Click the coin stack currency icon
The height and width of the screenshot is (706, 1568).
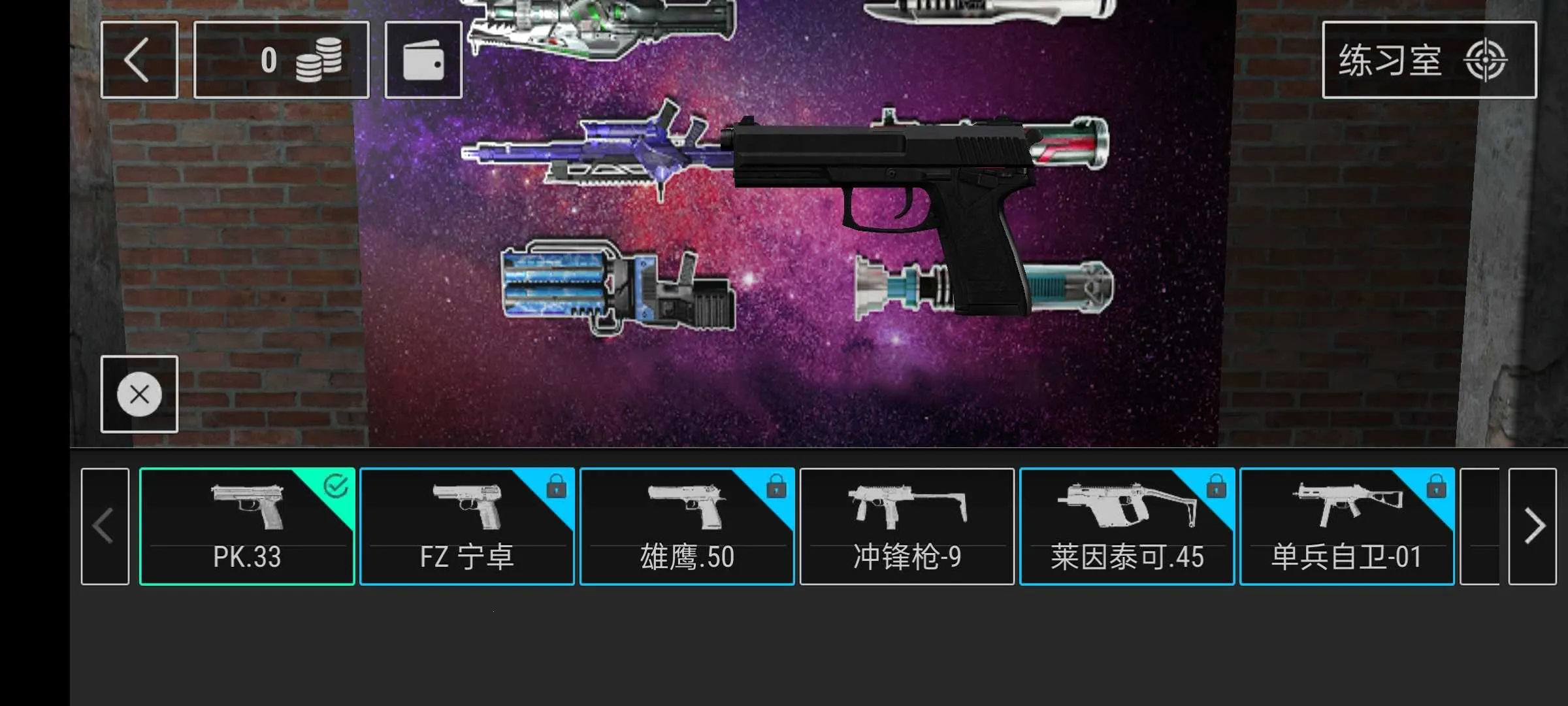[x=319, y=59]
